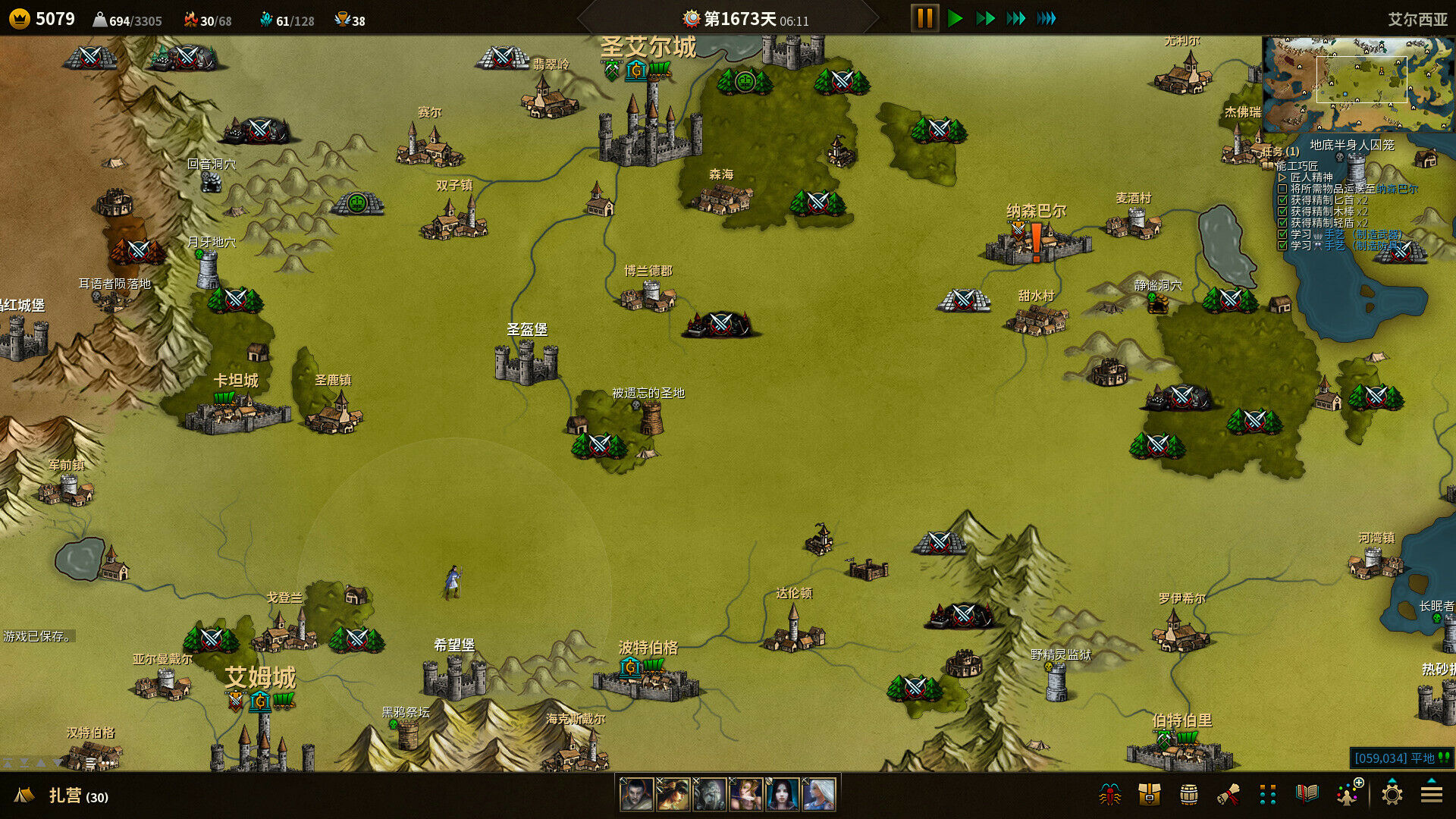Open the world minimap

1357,83
